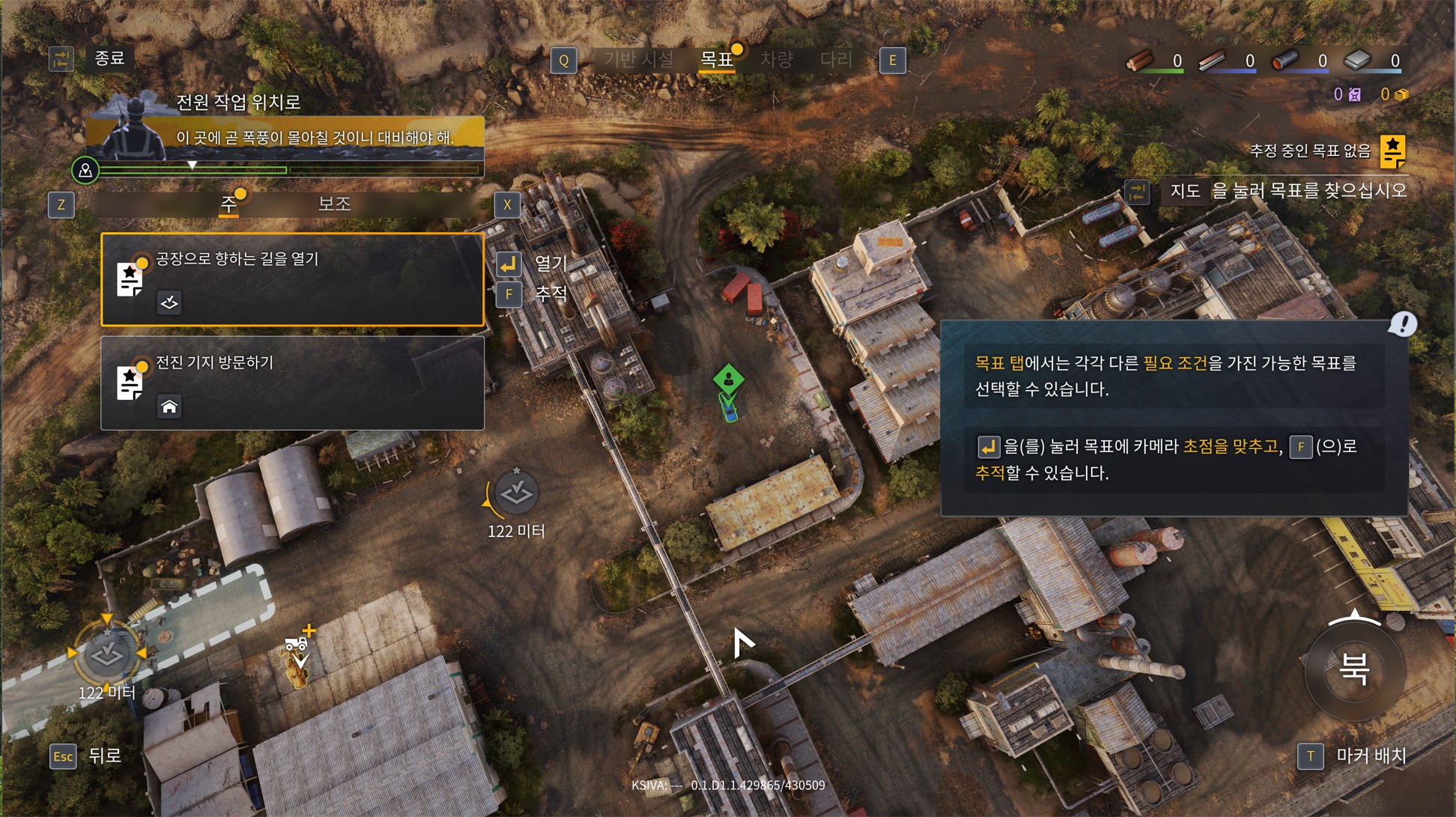Click the 북 compass dial

pos(1354,669)
